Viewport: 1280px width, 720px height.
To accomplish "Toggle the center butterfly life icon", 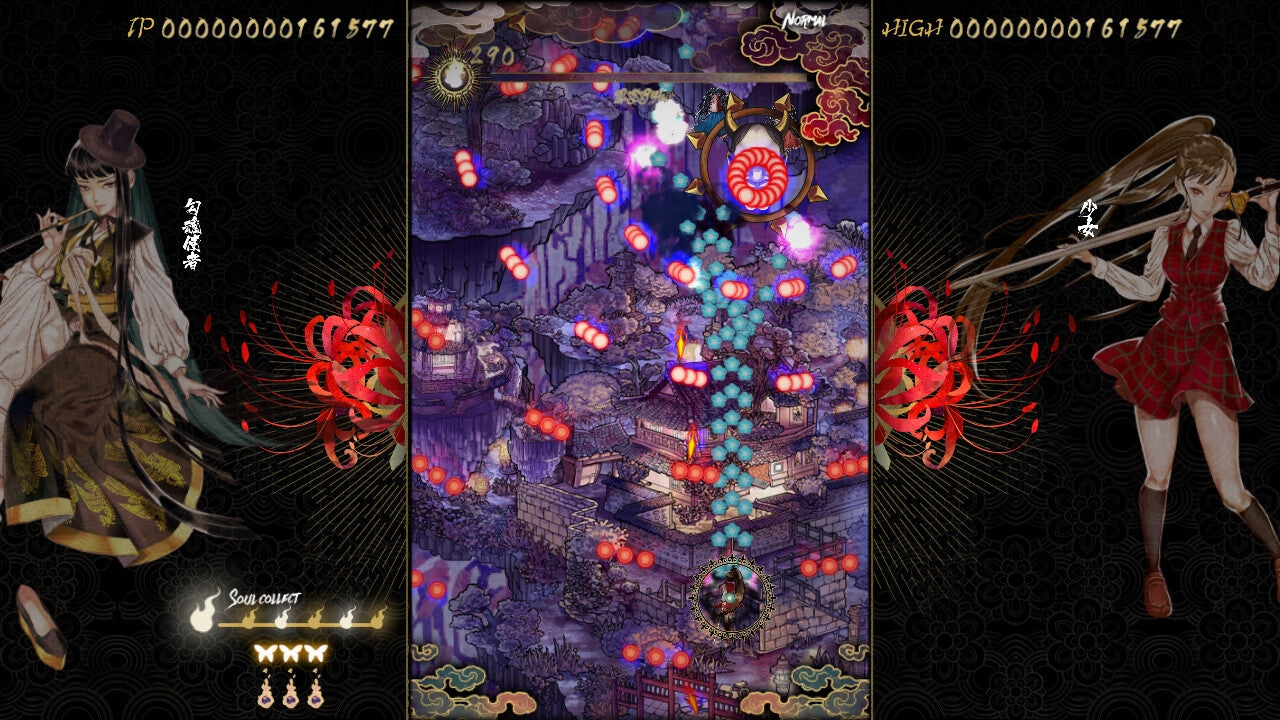I will [x=291, y=653].
